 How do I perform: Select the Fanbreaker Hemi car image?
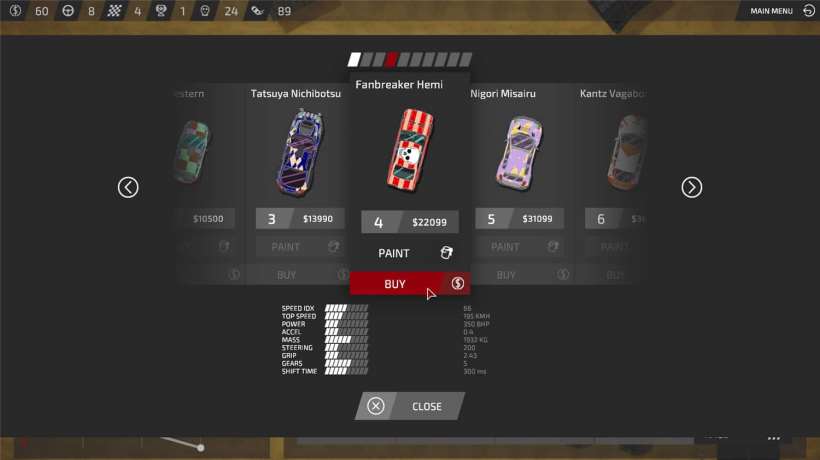(409, 149)
